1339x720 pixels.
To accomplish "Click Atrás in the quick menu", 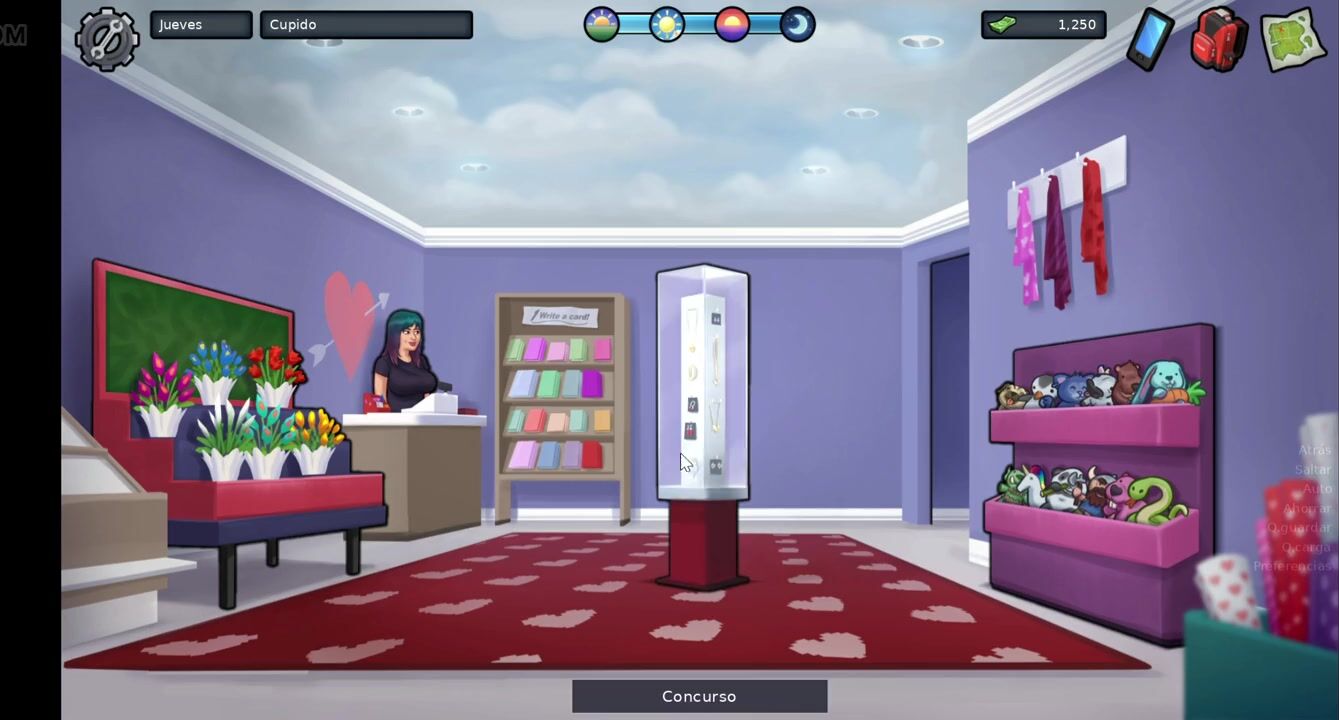I will 1314,450.
